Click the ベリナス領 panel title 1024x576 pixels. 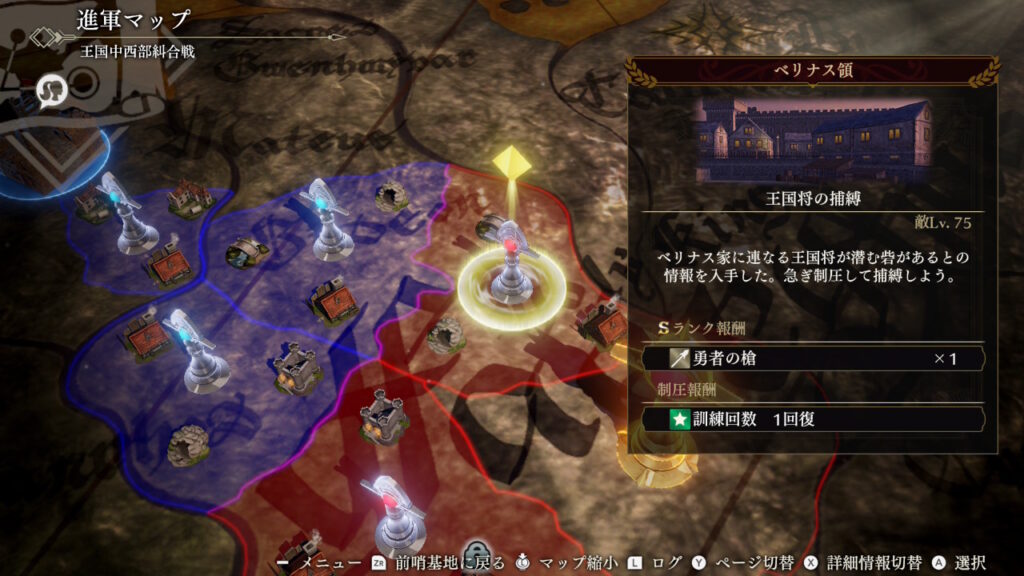tap(811, 71)
